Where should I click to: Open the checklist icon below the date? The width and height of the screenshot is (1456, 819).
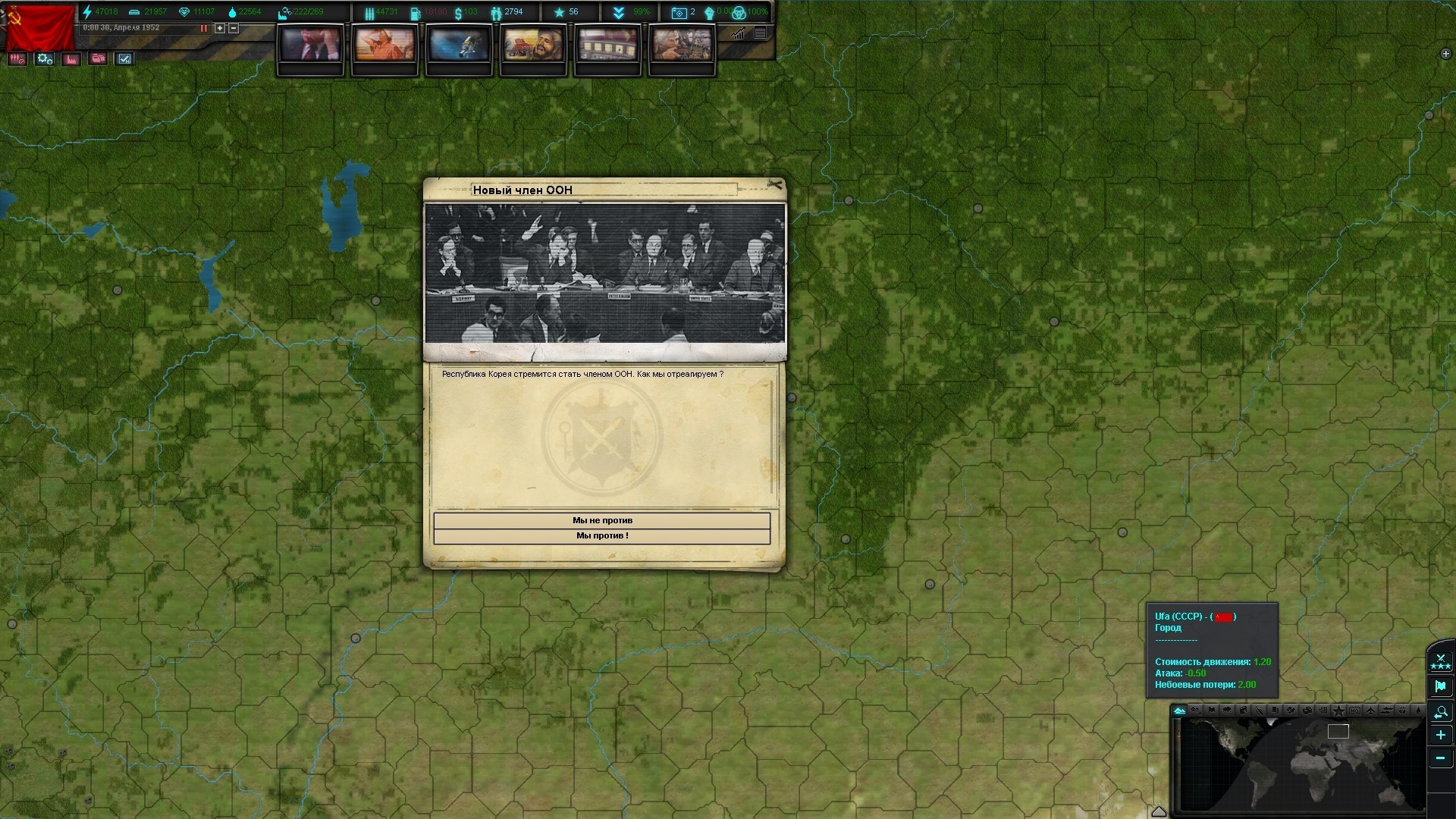(x=125, y=59)
